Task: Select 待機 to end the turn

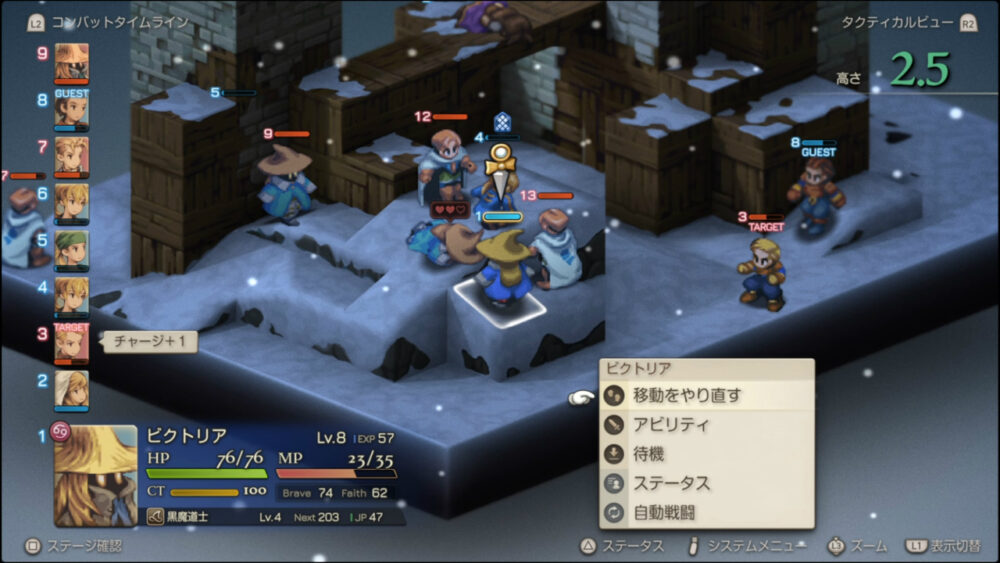Action: pos(649,453)
